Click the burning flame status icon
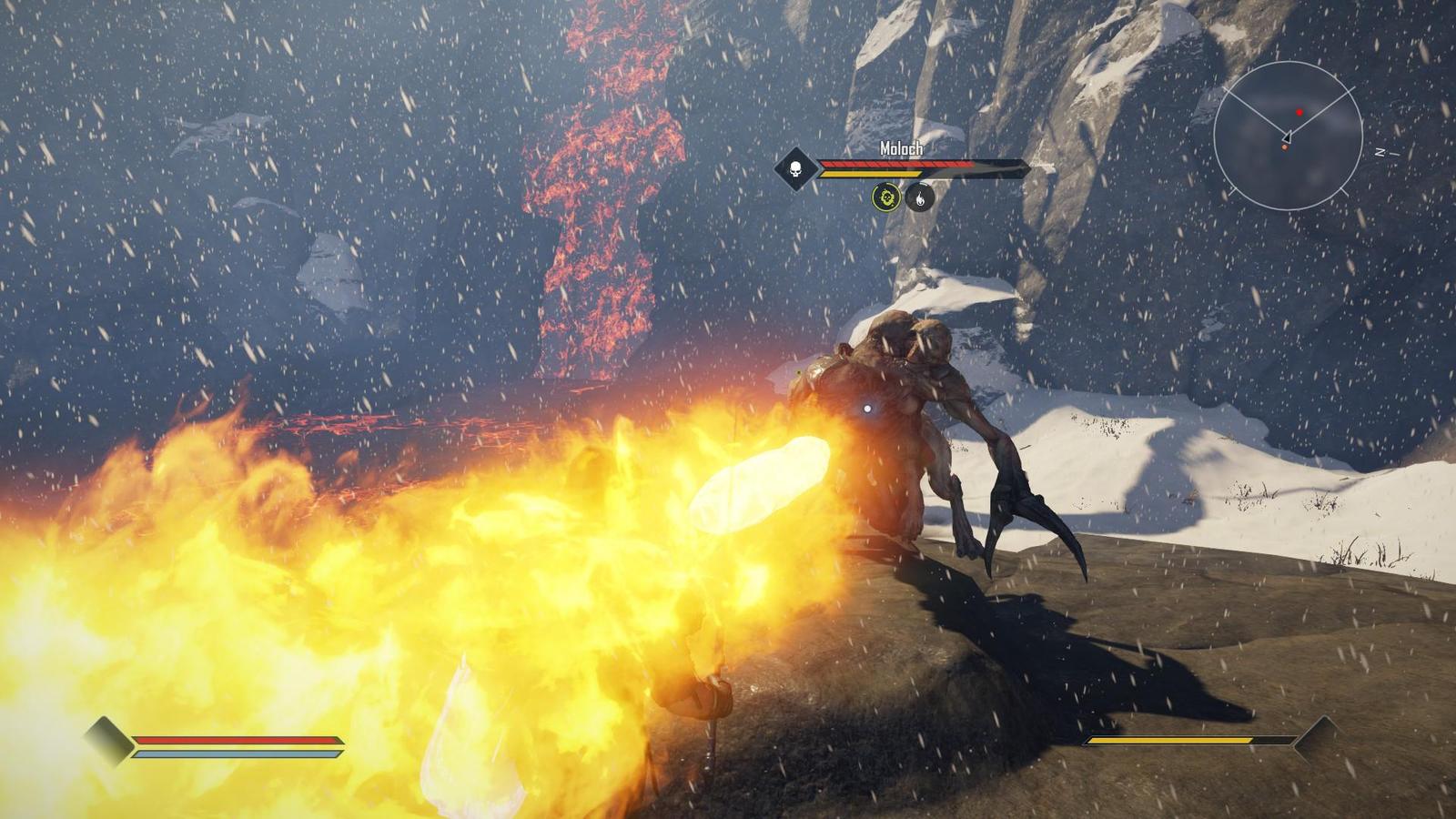The width and height of the screenshot is (1456, 819). [x=920, y=197]
